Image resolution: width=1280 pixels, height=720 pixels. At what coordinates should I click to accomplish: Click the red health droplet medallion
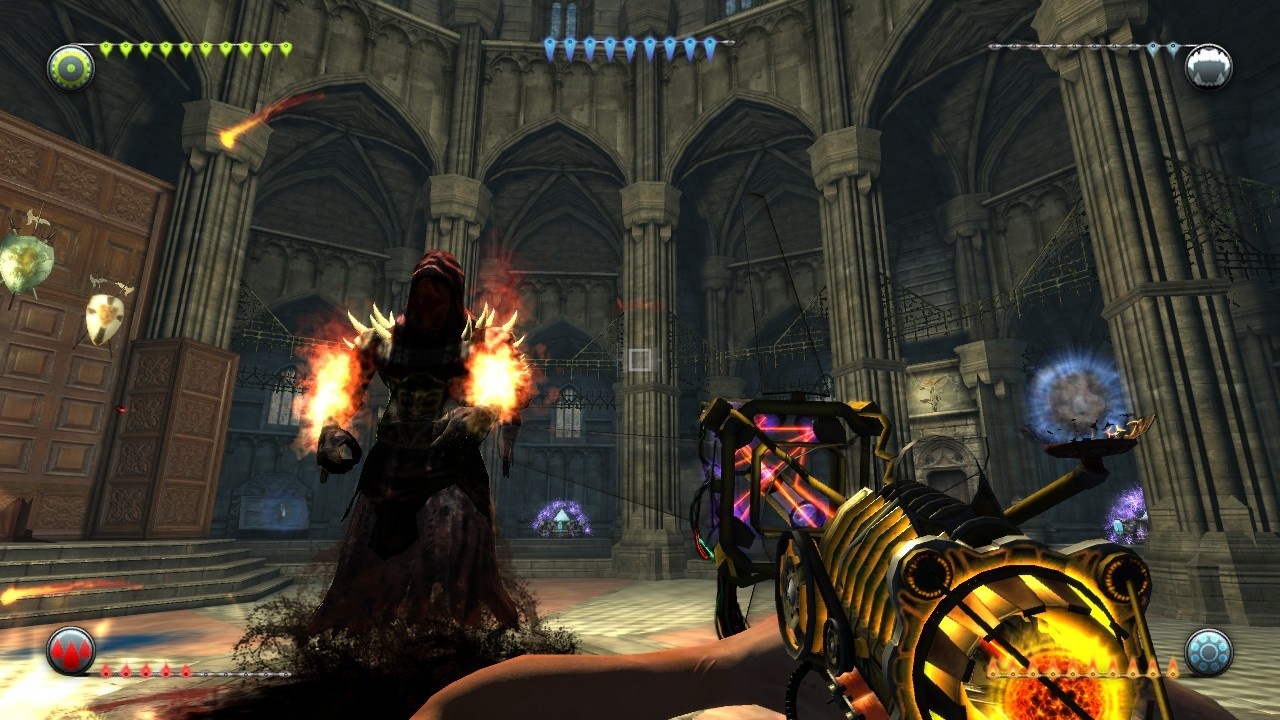coord(68,652)
